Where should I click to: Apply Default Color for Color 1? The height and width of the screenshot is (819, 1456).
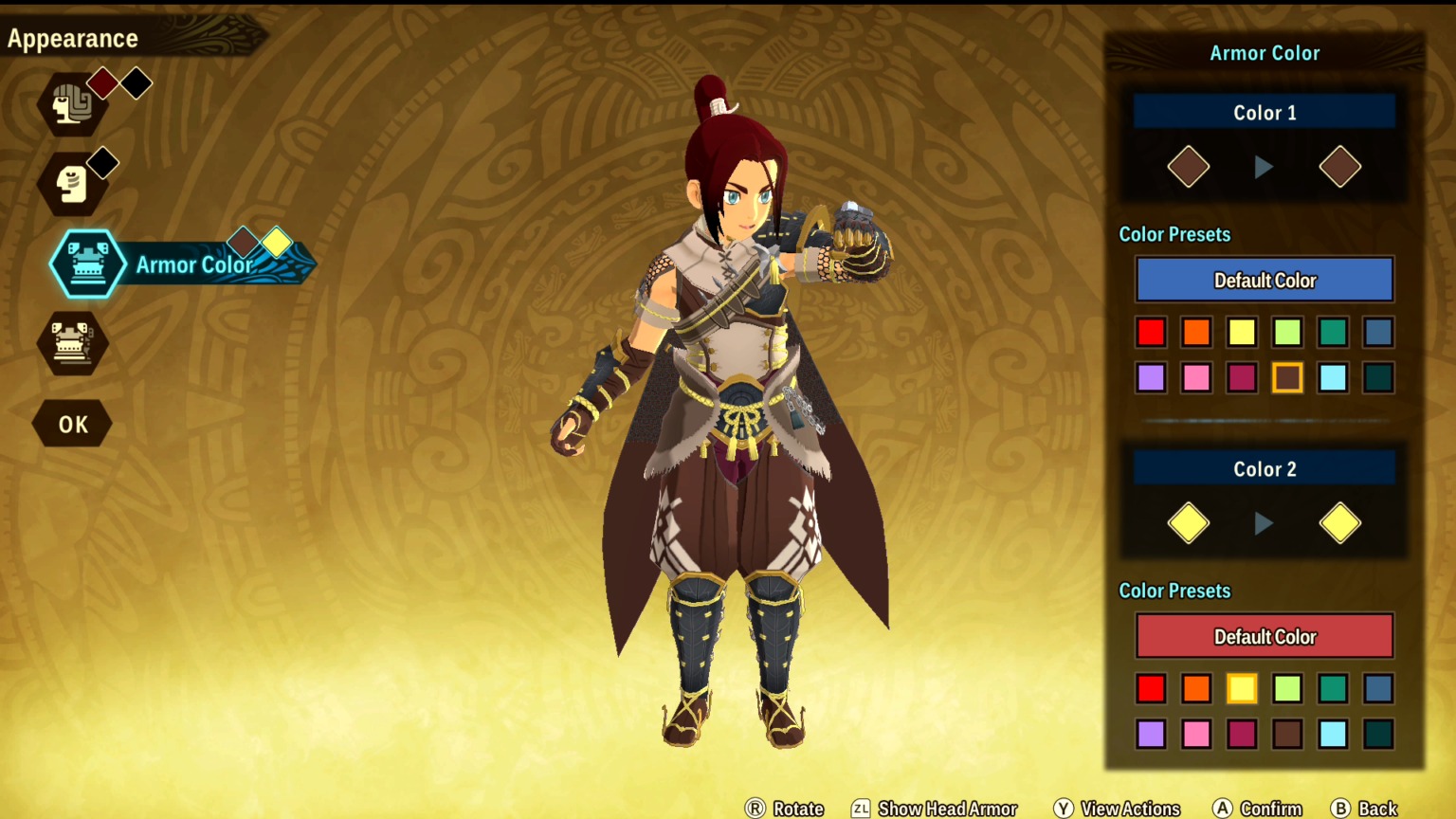click(1264, 280)
